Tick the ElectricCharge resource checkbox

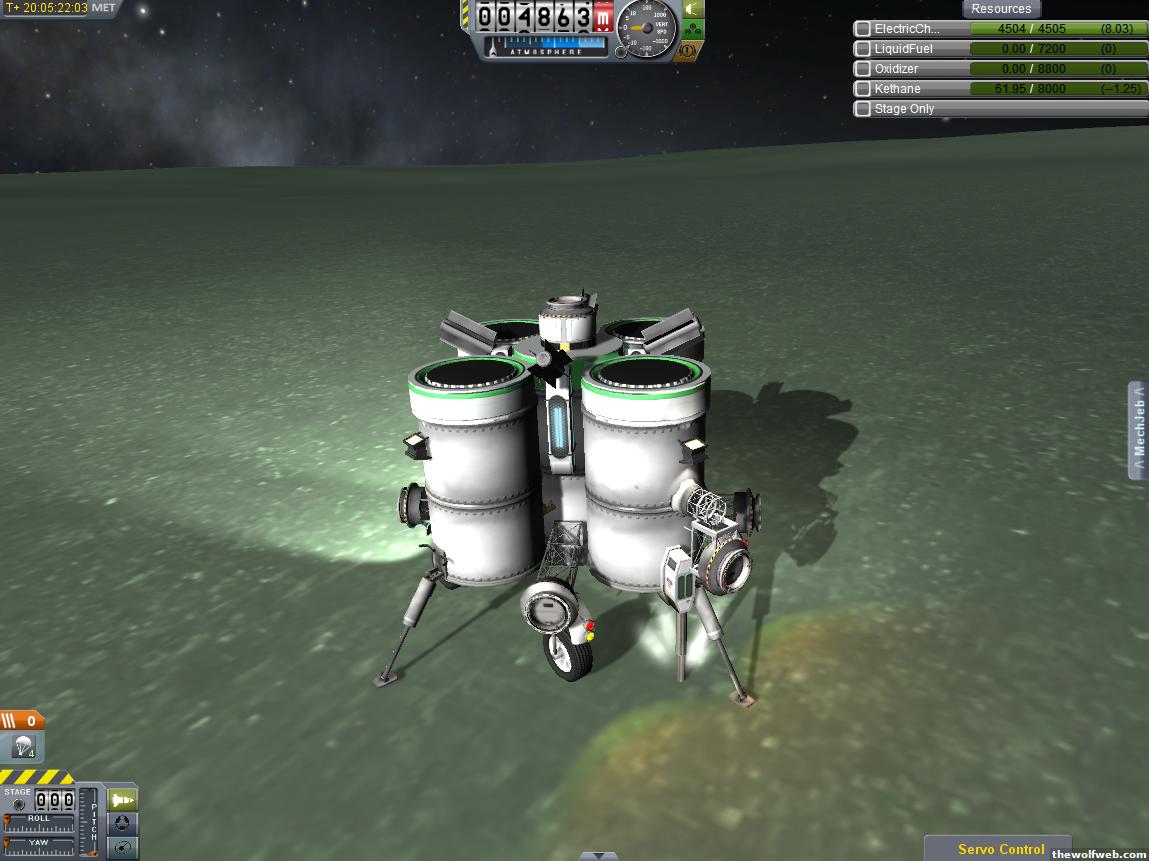tap(862, 29)
